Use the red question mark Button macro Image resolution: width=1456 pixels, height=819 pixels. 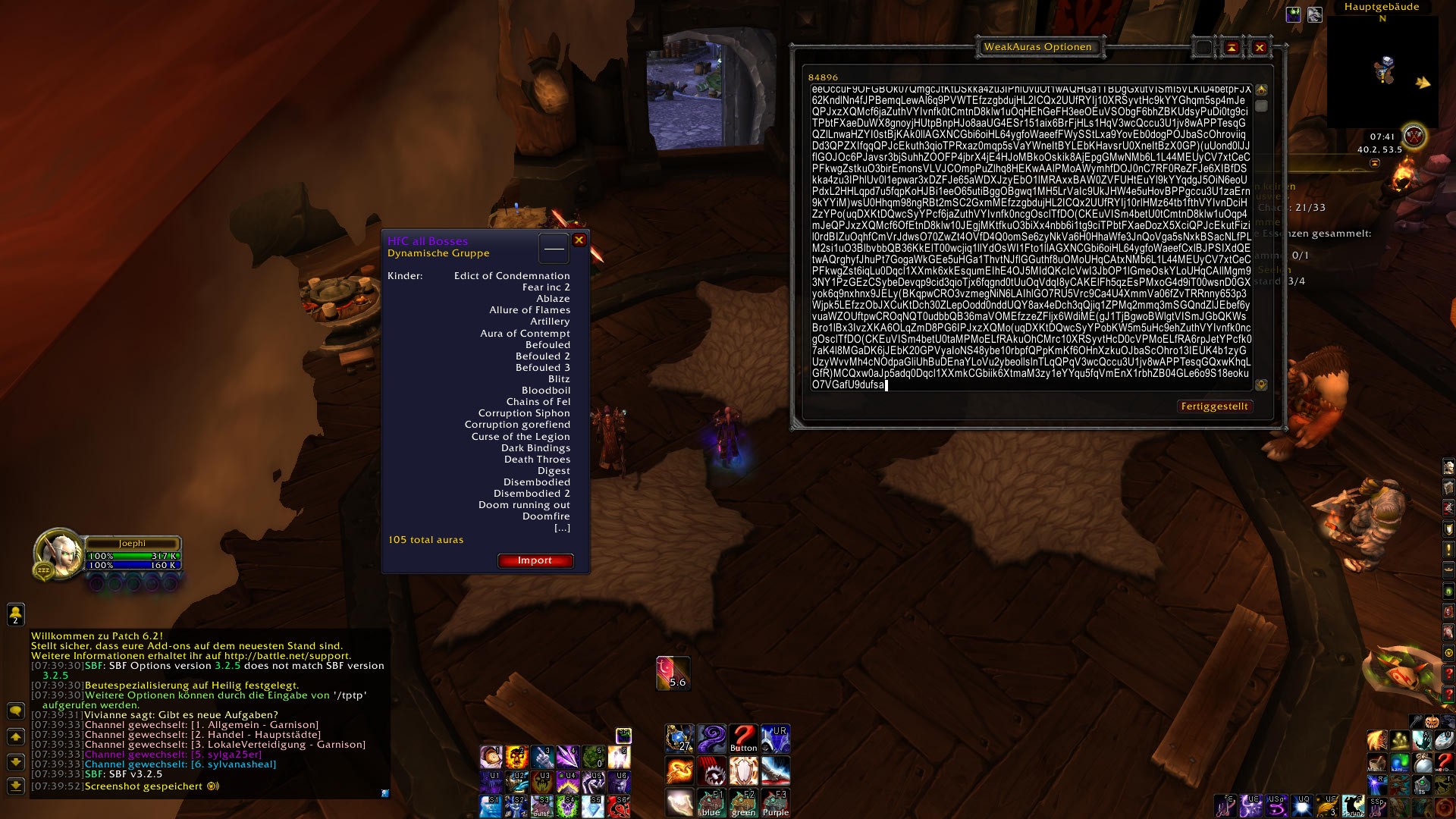743,738
